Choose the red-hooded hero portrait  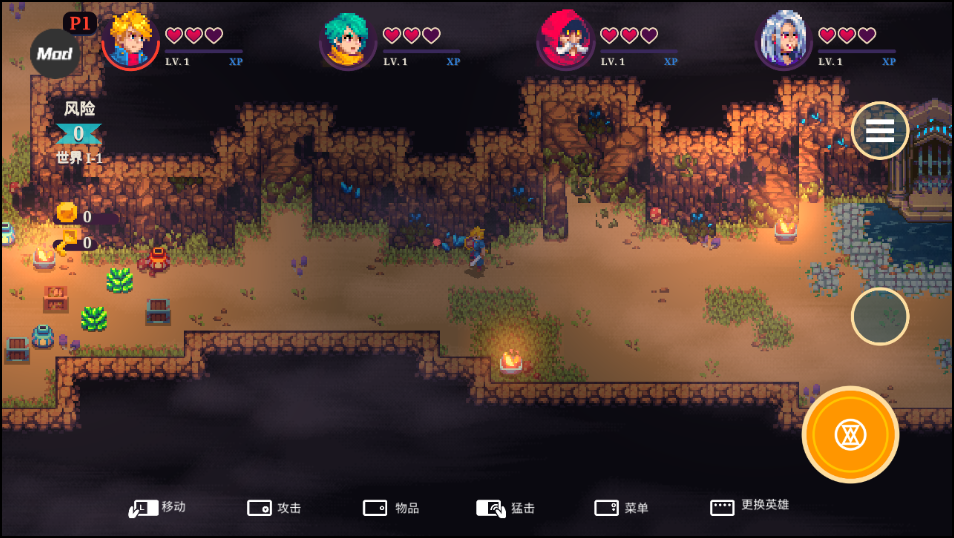click(566, 41)
